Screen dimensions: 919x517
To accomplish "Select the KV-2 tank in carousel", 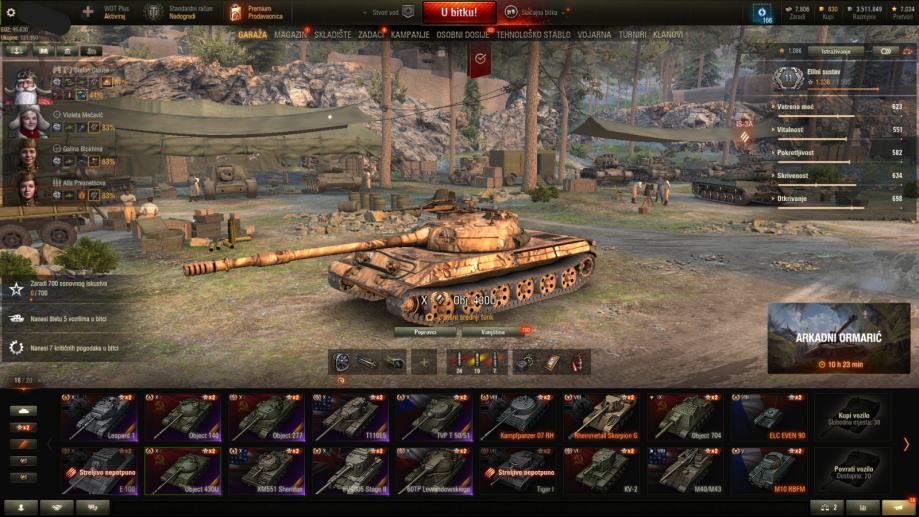I will pyautogui.click(x=602, y=470).
